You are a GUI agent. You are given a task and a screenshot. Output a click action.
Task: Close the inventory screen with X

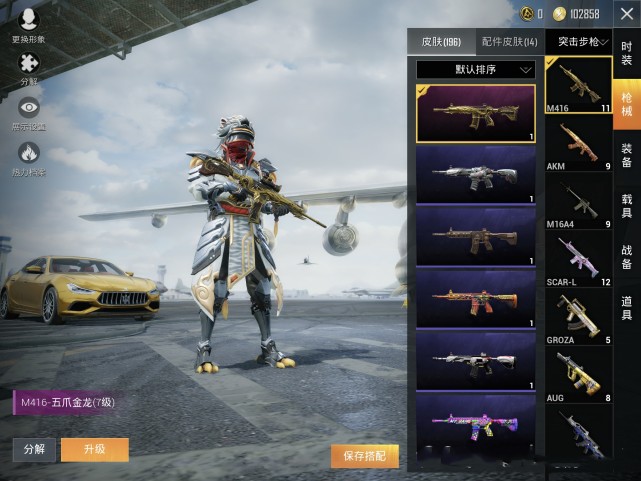click(626, 14)
